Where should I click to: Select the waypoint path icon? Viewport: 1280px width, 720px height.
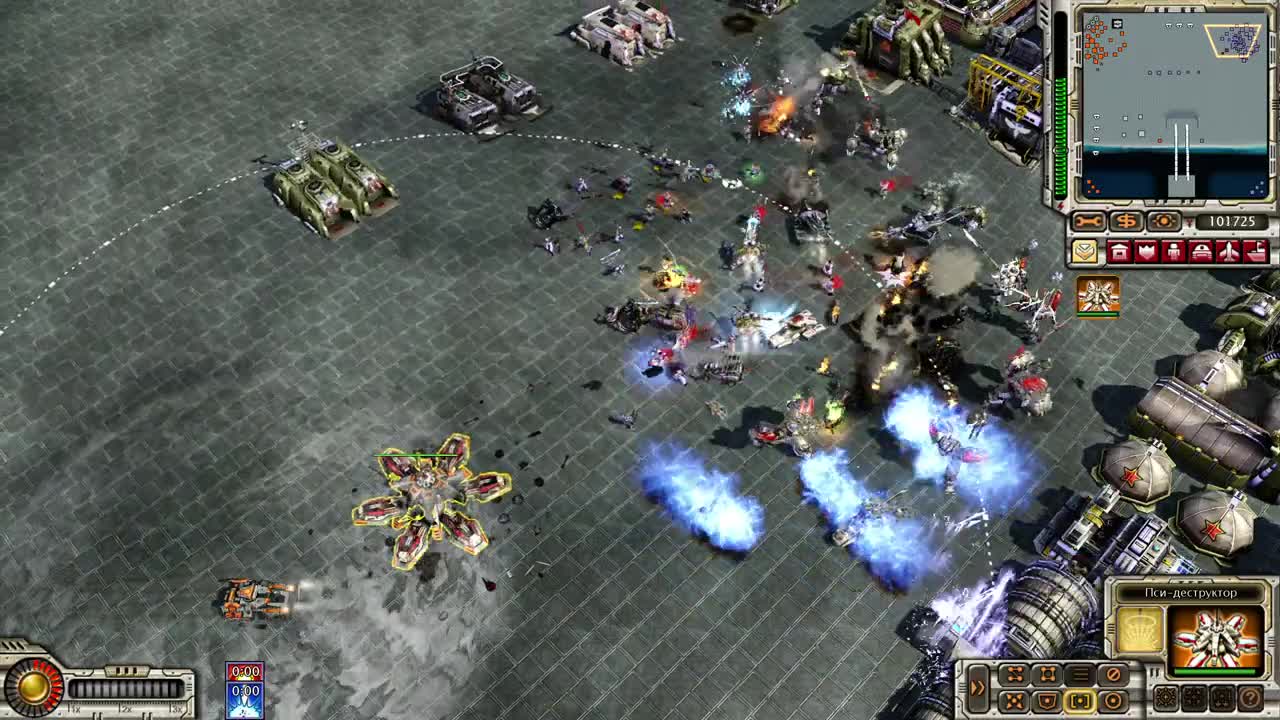coord(1014,672)
